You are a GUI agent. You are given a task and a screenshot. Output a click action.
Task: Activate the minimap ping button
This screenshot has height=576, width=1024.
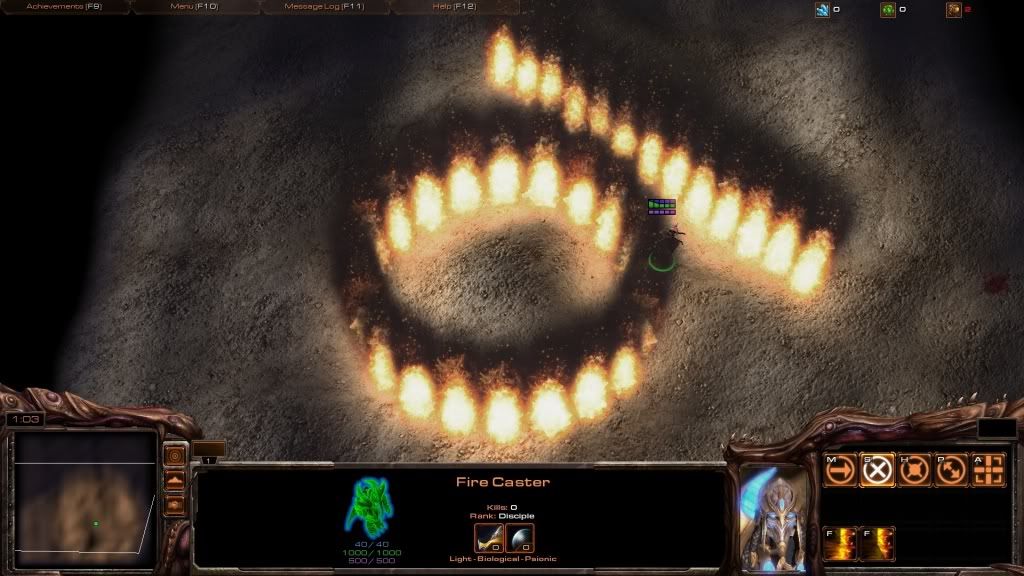point(174,456)
